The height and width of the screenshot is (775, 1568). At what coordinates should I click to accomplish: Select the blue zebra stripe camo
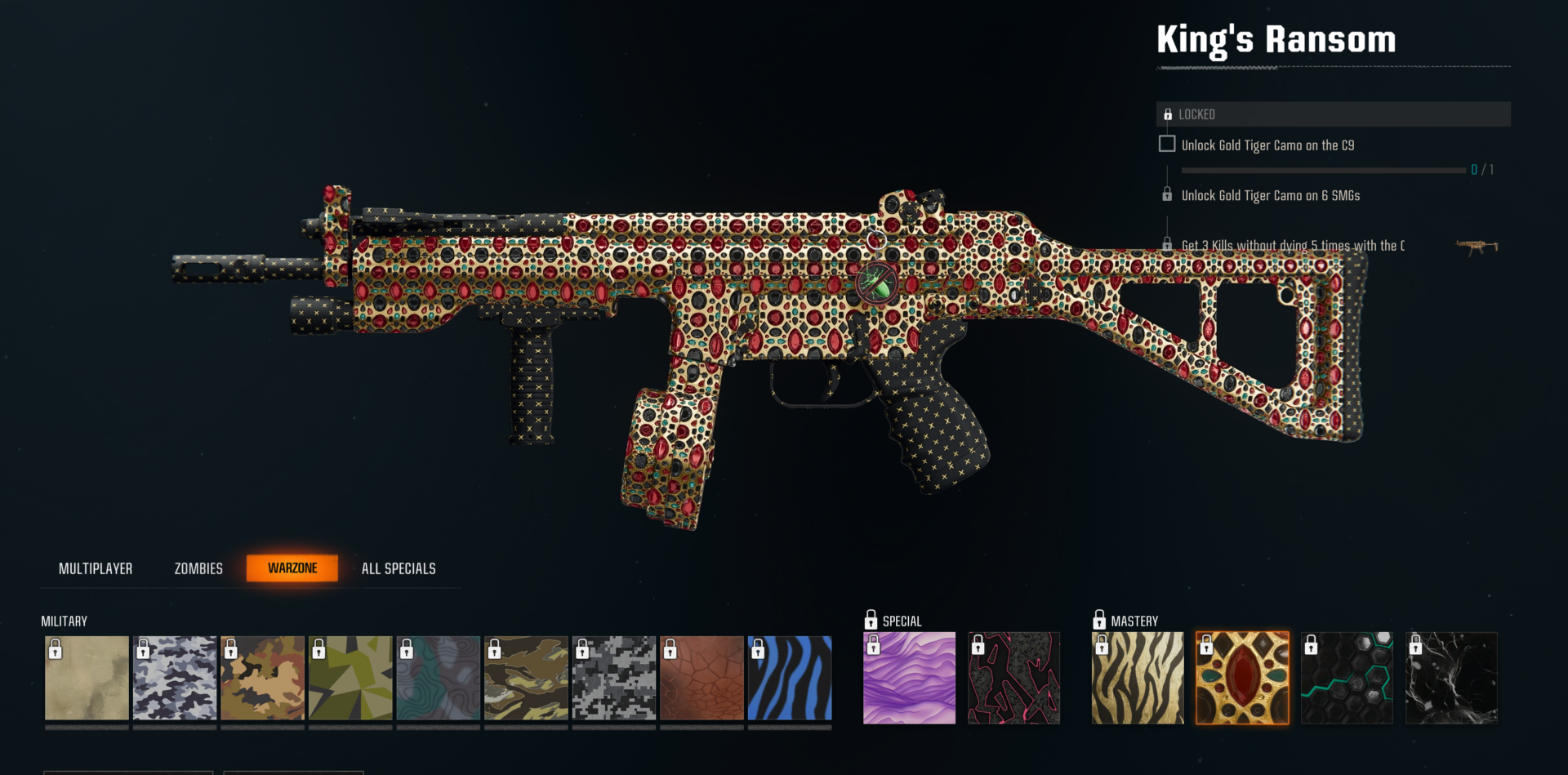(x=790, y=678)
